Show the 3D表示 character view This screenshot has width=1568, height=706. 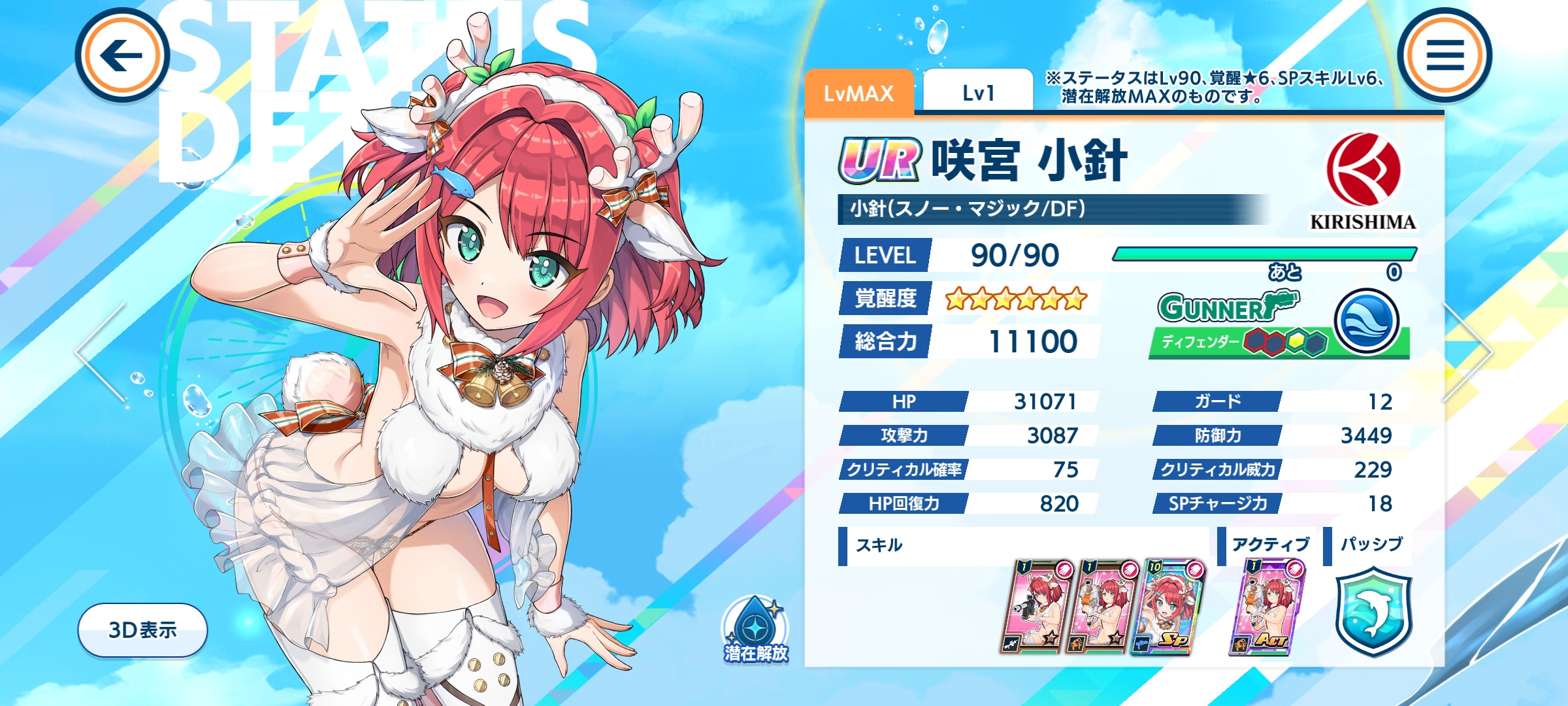coord(142,630)
